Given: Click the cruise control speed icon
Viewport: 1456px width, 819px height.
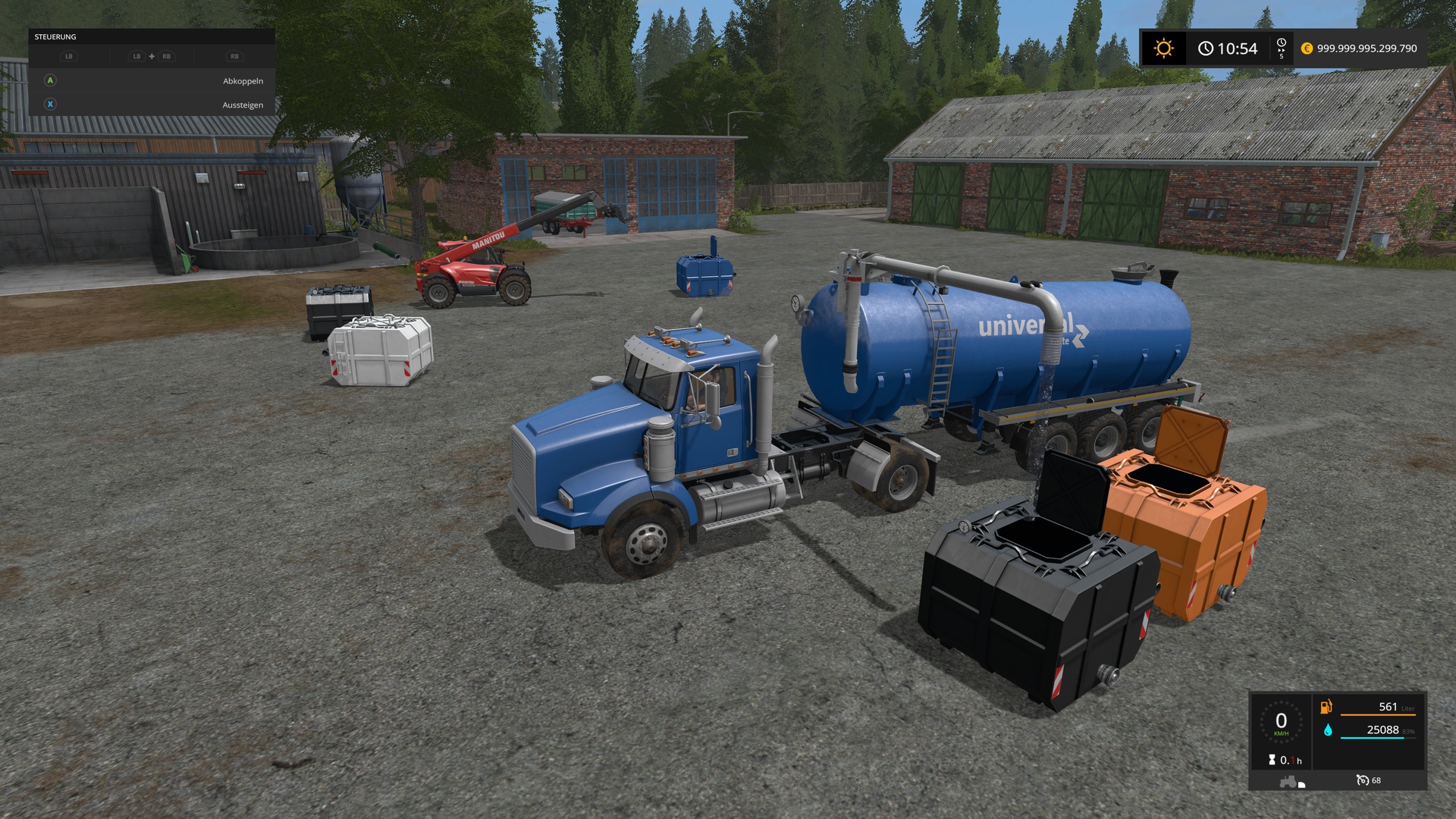Looking at the screenshot, I should [1363, 780].
